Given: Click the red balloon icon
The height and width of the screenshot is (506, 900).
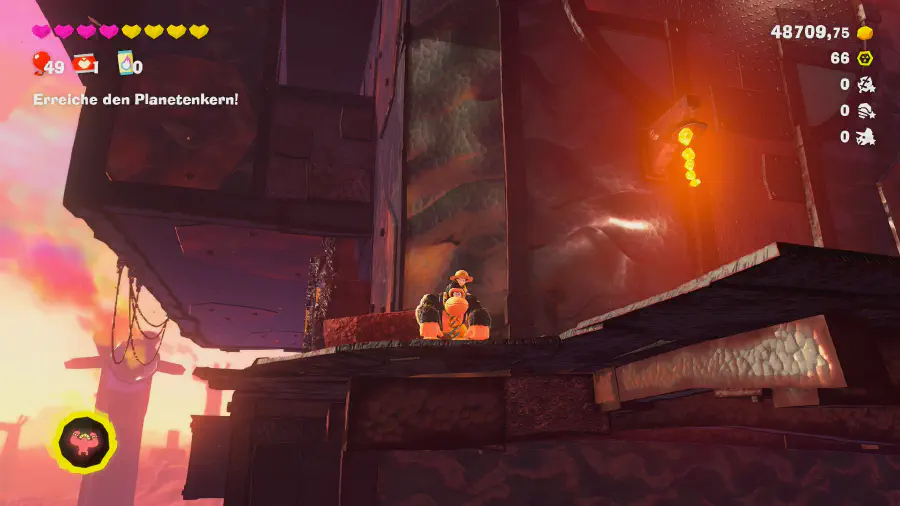Looking at the screenshot, I should (x=39, y=65).
